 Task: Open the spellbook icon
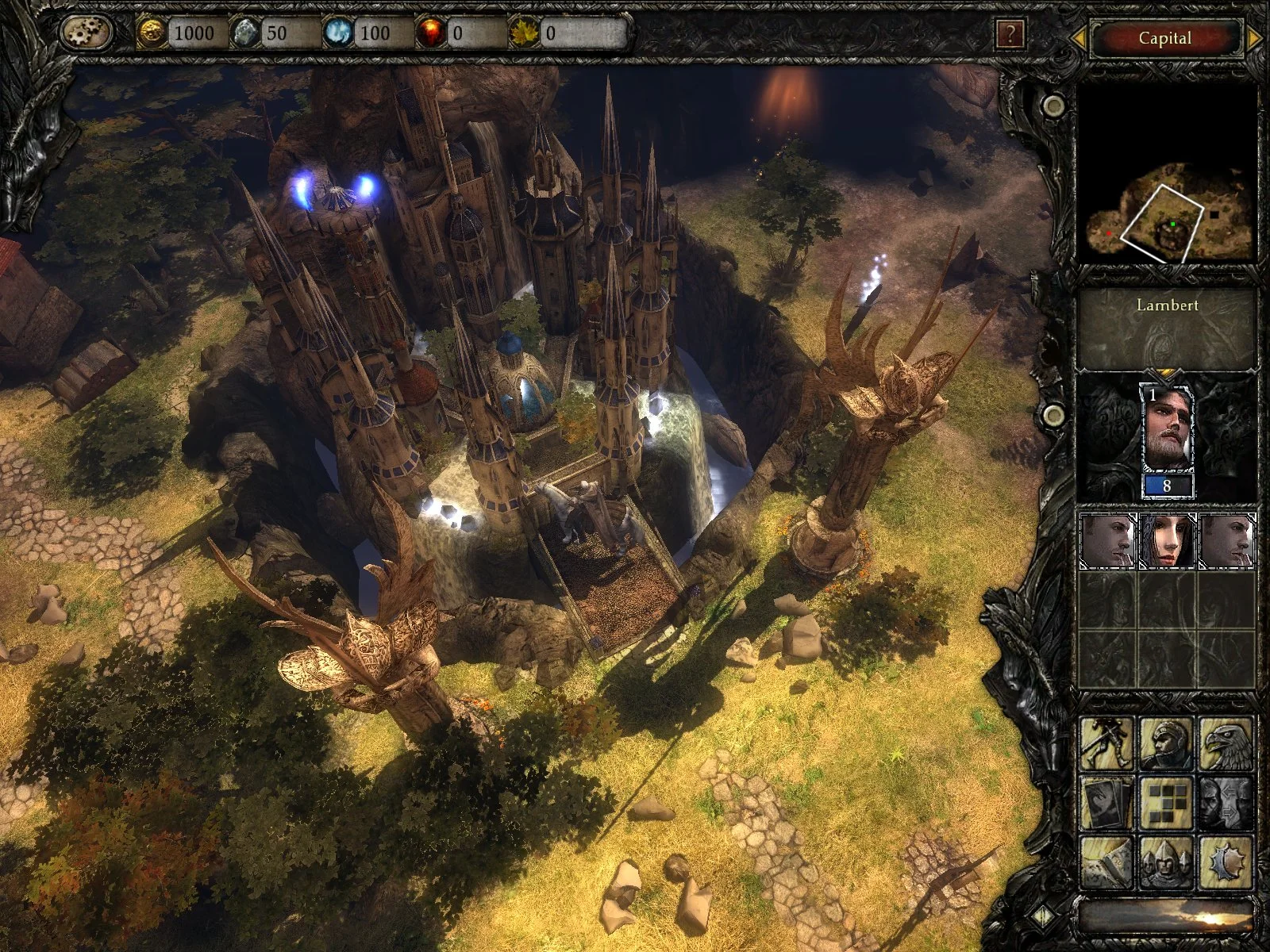click(x=1107, y=862)
